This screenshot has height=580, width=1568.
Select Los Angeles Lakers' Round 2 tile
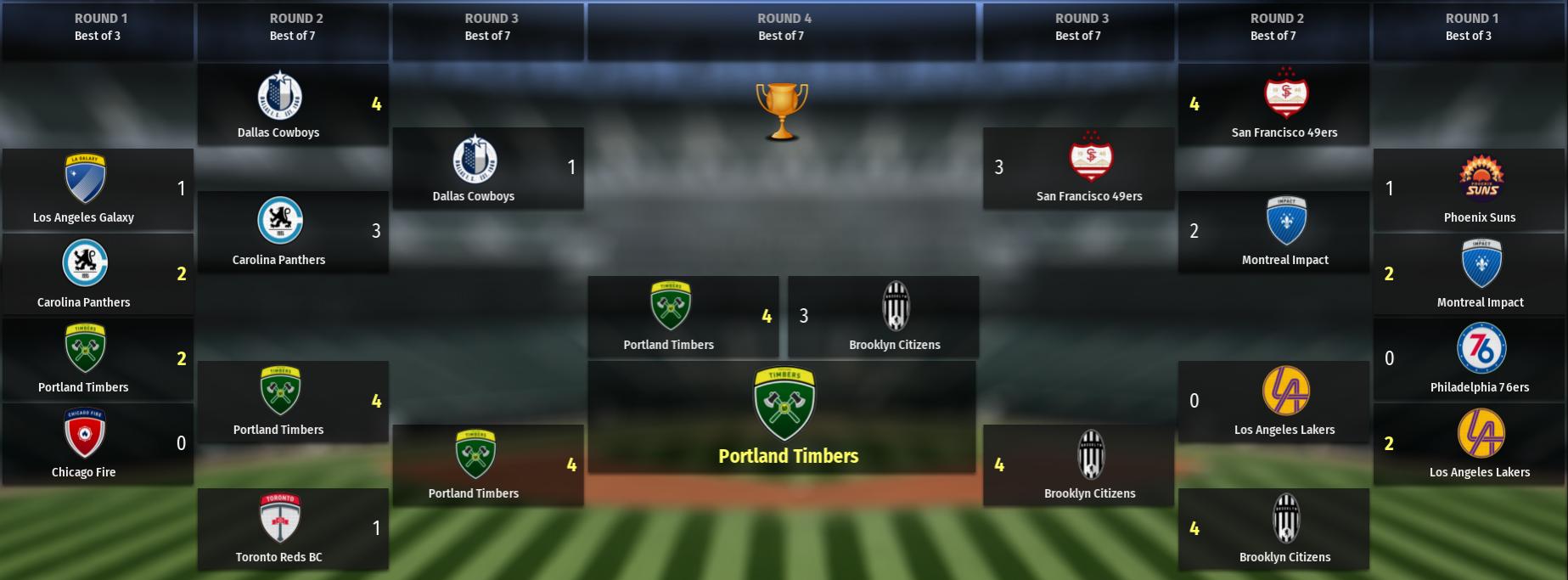pyautogui.click(x=1273, y=402)
